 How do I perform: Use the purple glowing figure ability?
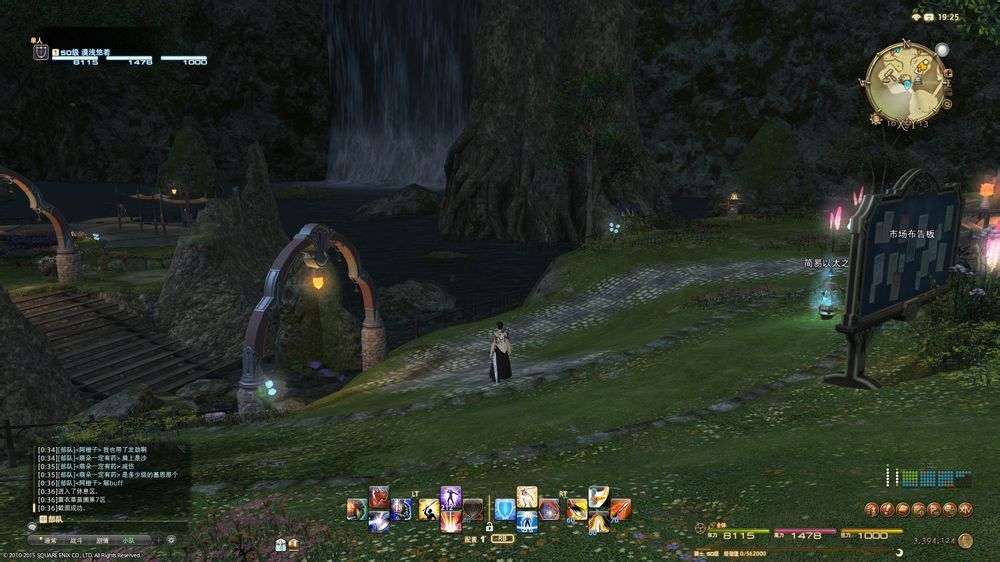pos(451,497)
